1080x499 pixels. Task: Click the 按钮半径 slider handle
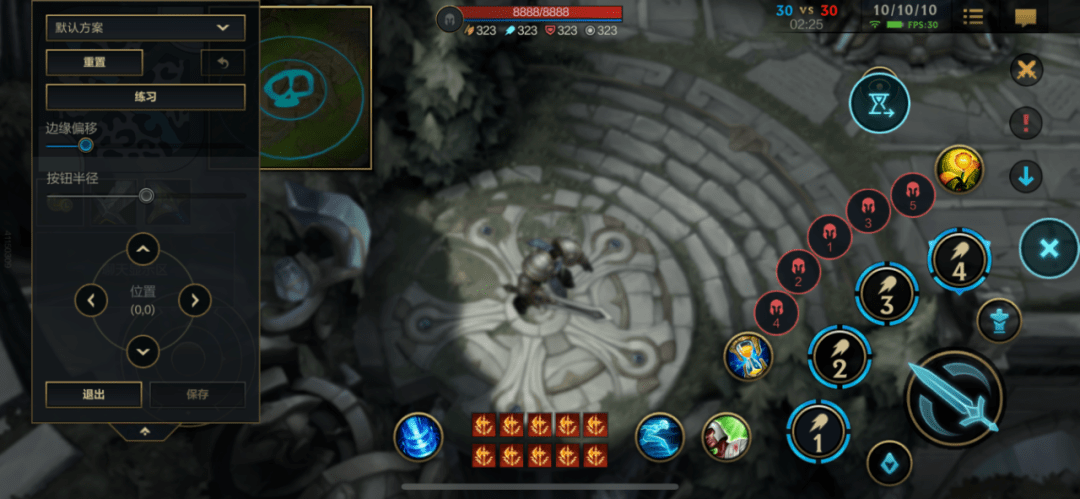146,195
